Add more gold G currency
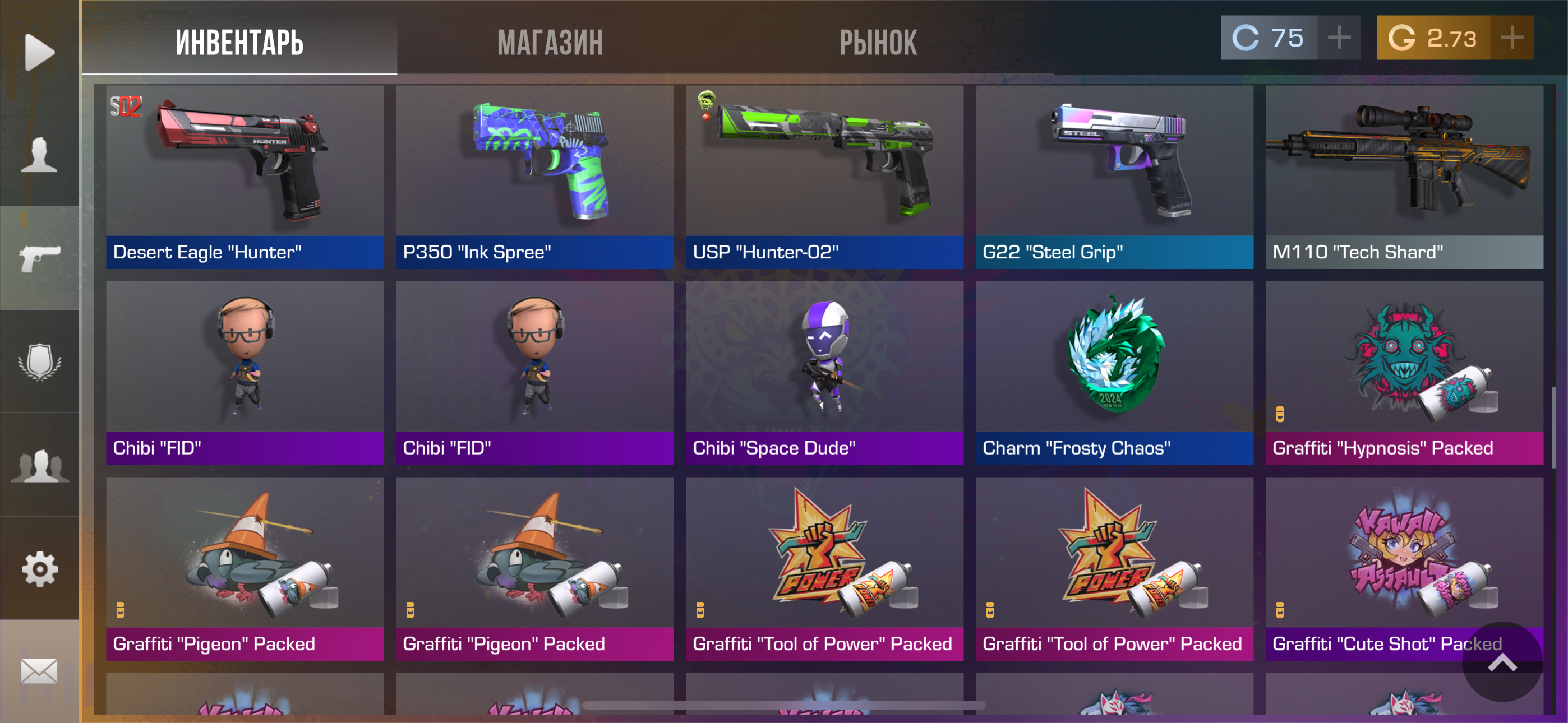The width and height of the screenshot is (1568, 723). click(1511, 38)
